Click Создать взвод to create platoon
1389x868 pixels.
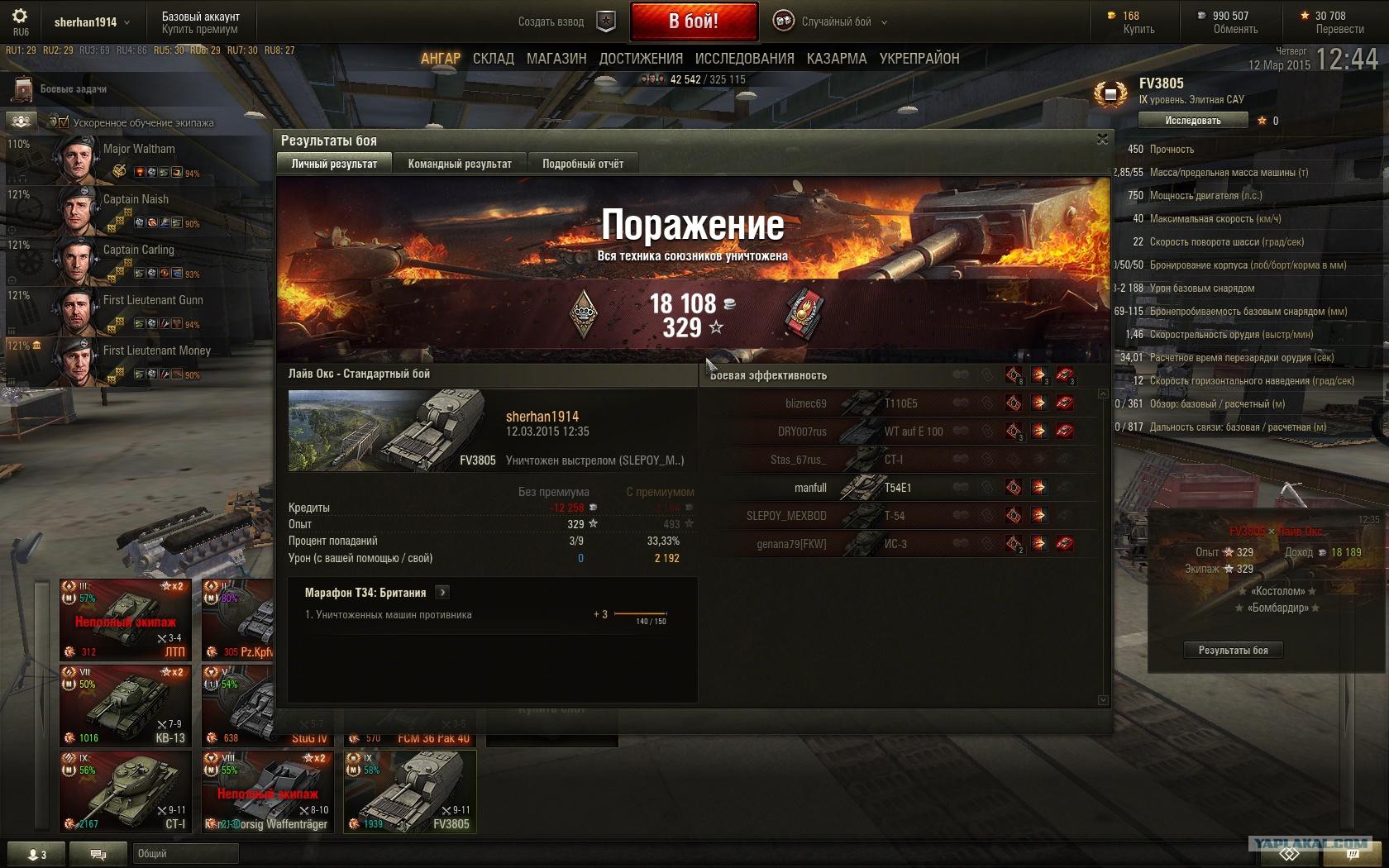551,22
